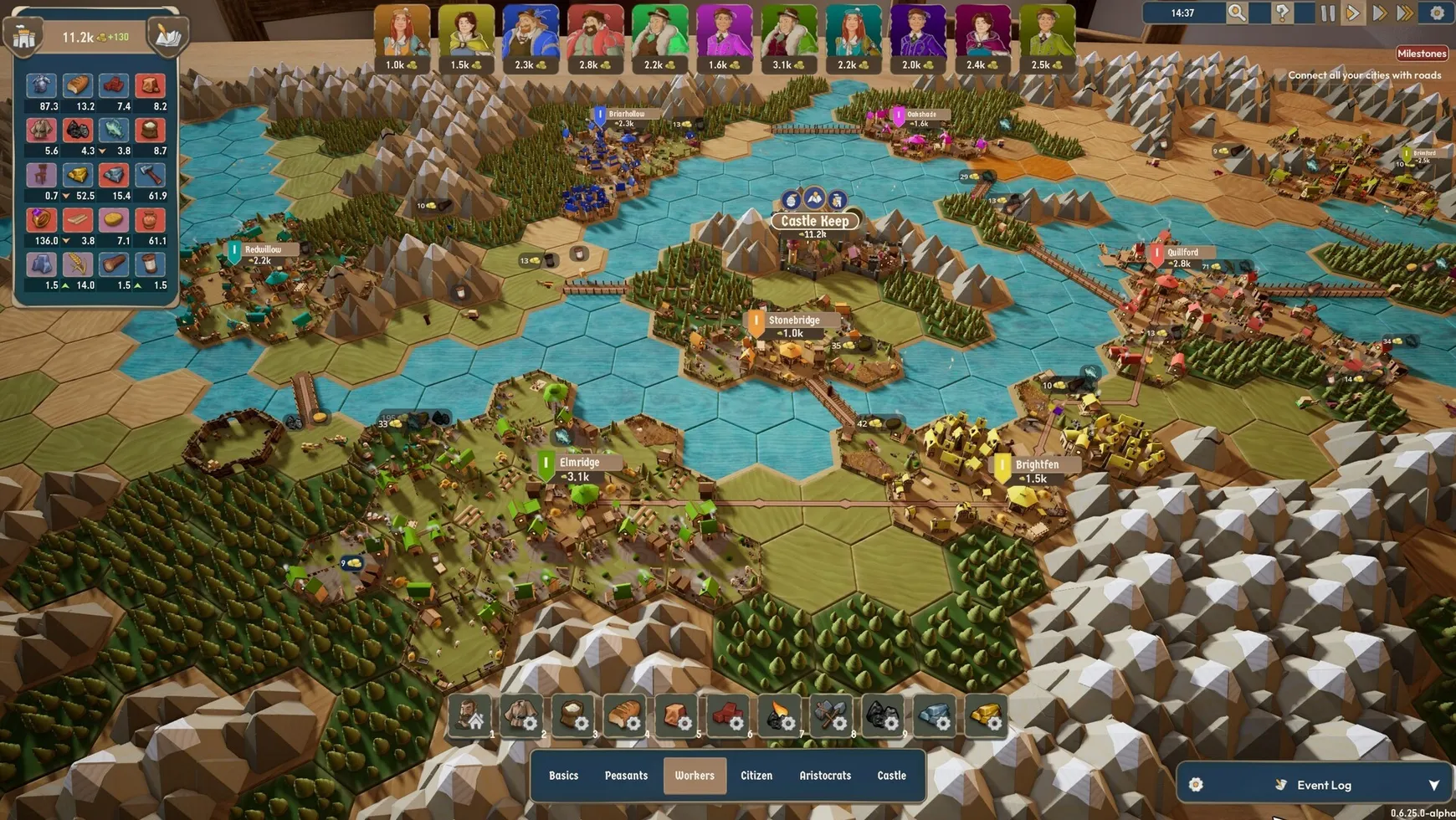The height and width of the screenshot is (820, 1456).
Task: Open the Castle tab
Action: tap(891, 776)
